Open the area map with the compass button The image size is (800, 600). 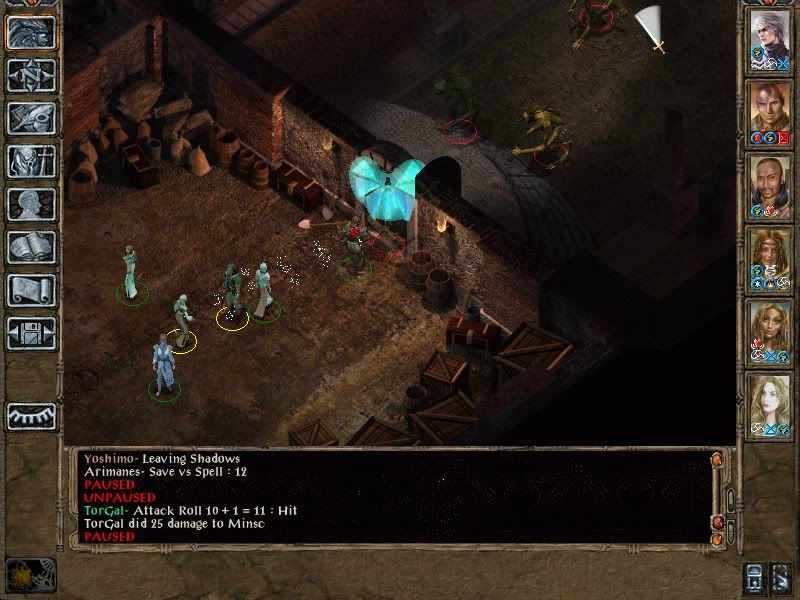pos(31,75)
